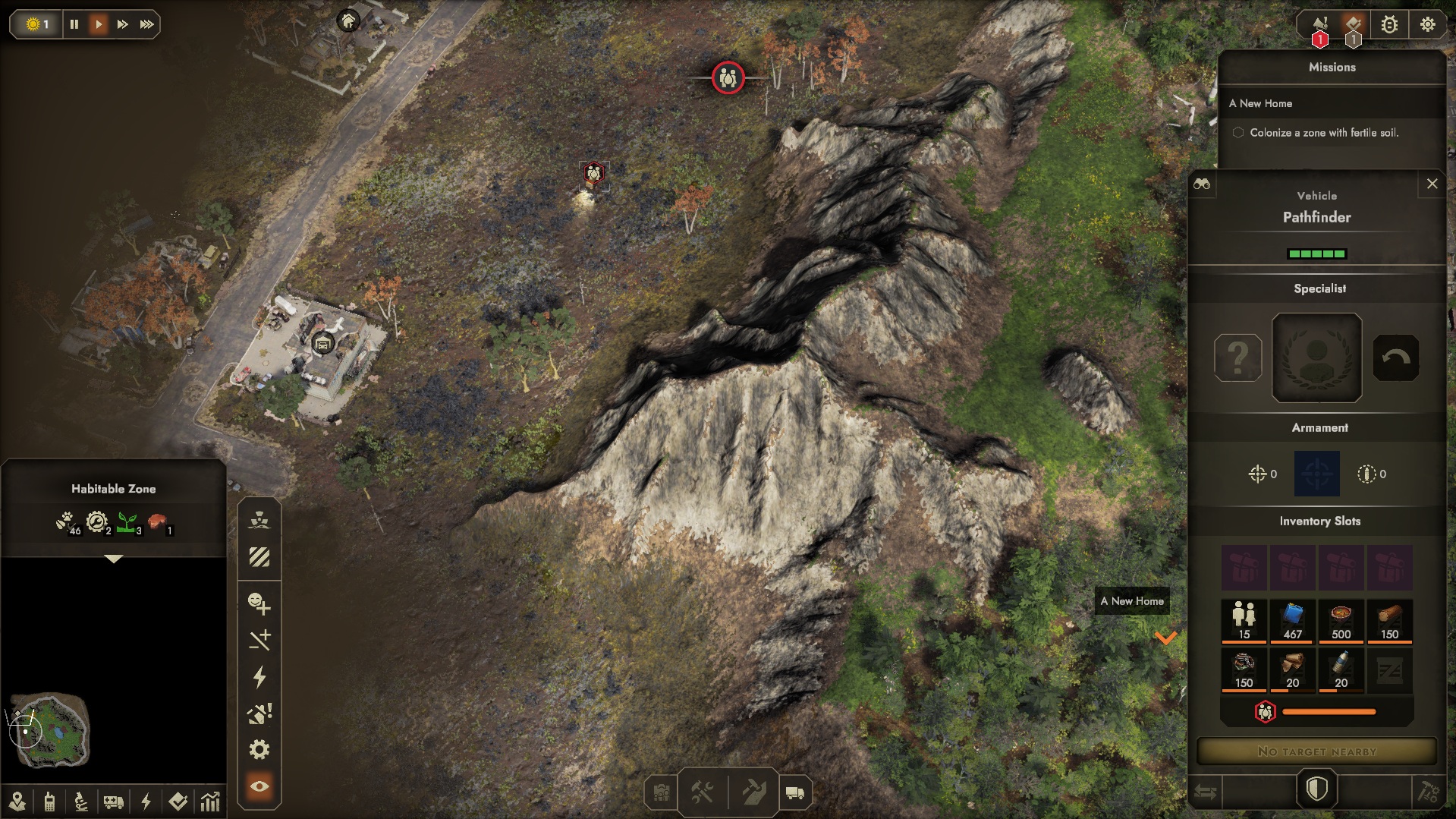The height and width of the screenshot is (819, 1456).
Task: Open the truck vehicles menu
Action: pyautogui.click(x=794, y=793)
